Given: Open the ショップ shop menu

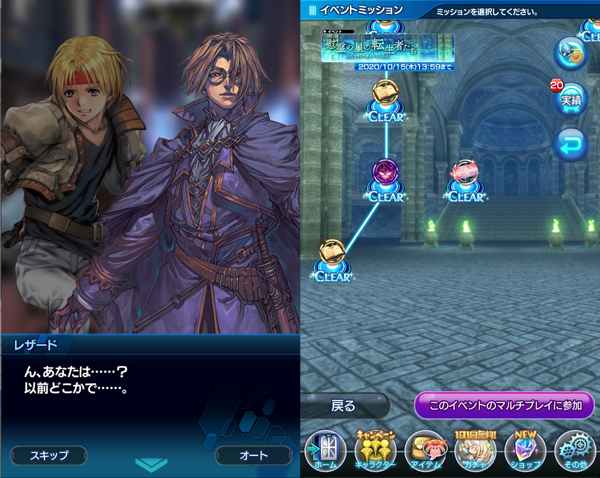Looking at the screenshot, I should [x=526, y=449].
